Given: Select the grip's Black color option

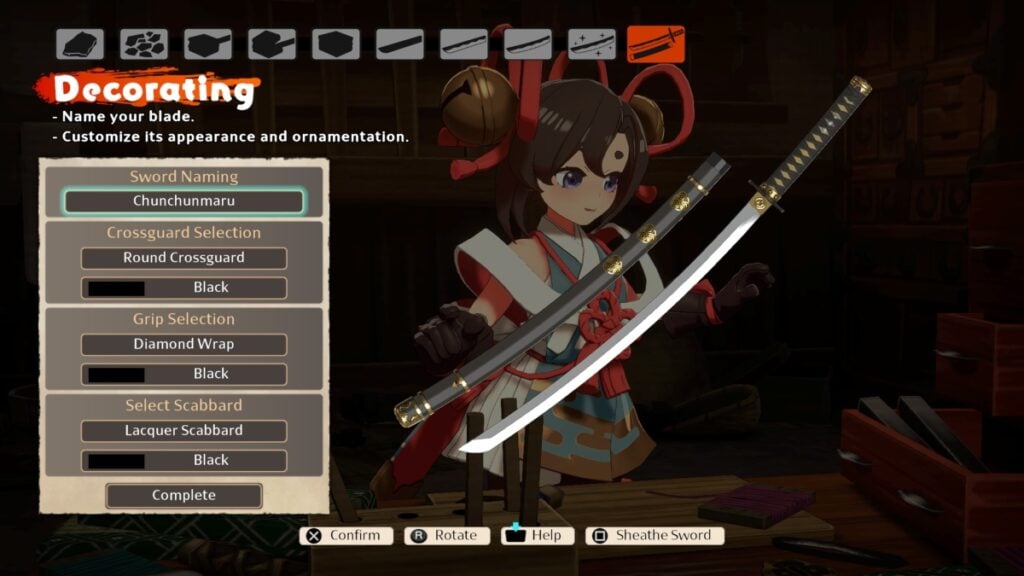Looking at the screenshot, I should 184,374.
